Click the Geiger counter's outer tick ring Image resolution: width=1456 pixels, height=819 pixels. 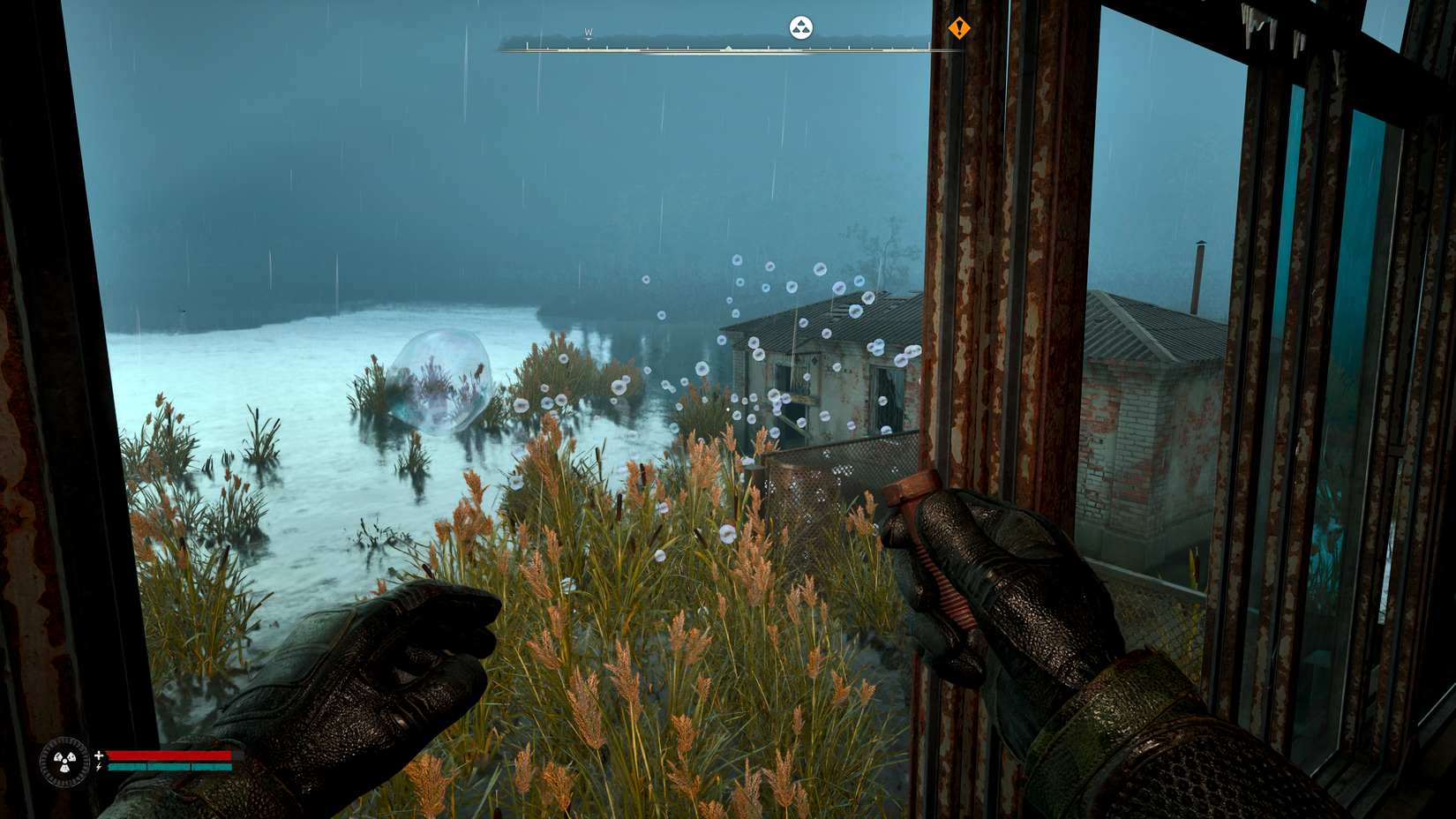point(64,743)
